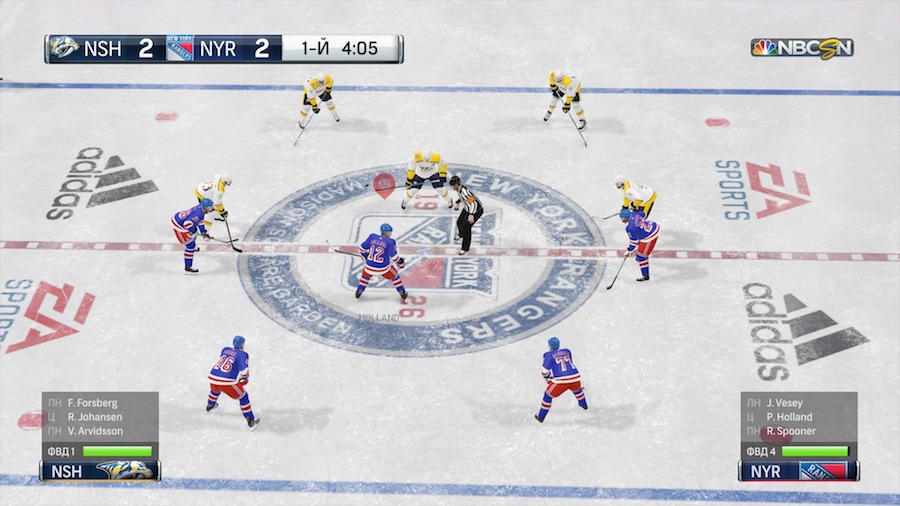Select J. Vesey in the NYR line panel
The width and height of the screenshot is (900, 506).
[x=786, y=403]
